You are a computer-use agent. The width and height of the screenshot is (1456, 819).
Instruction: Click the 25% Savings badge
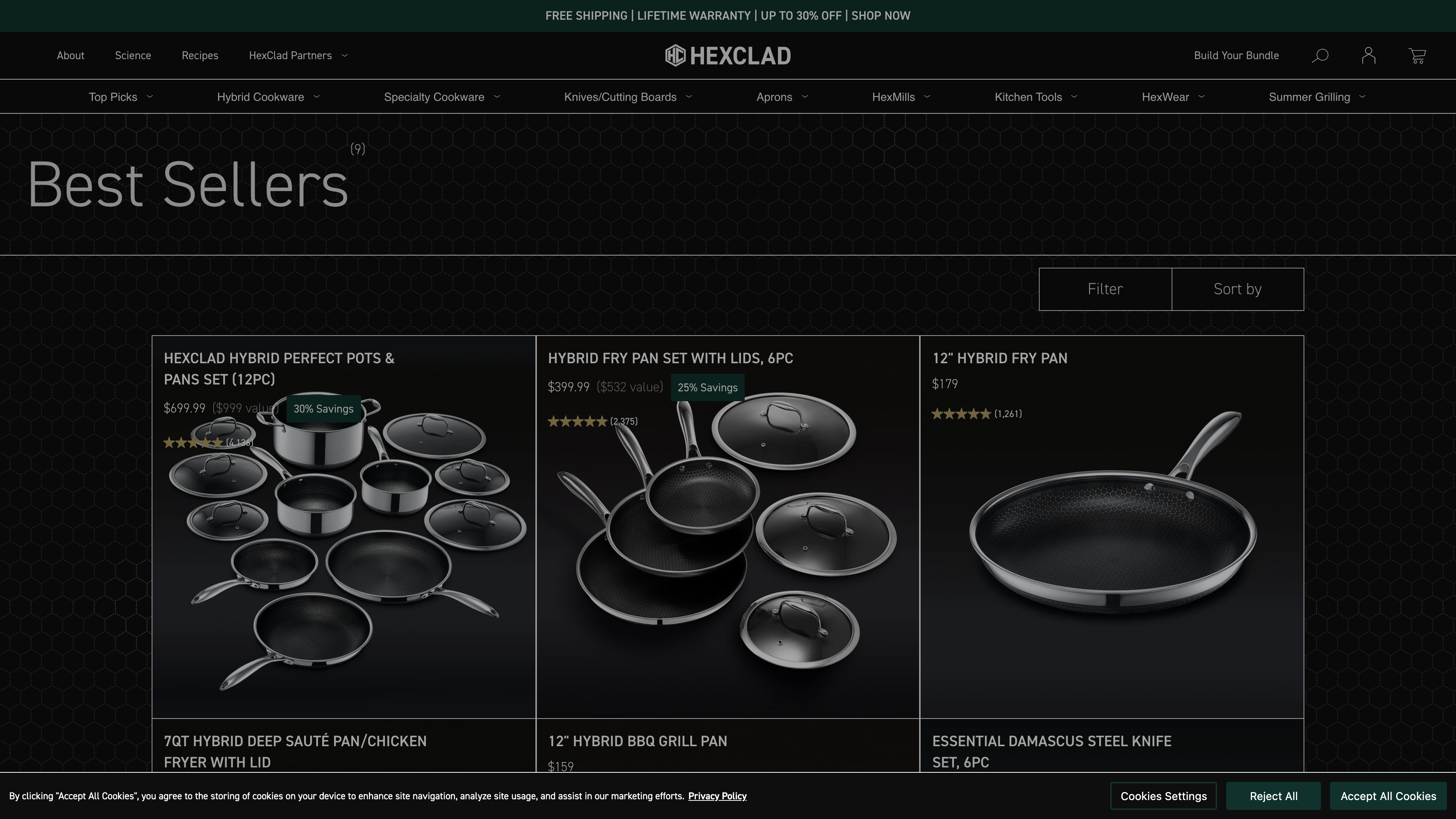pos(707,388)
